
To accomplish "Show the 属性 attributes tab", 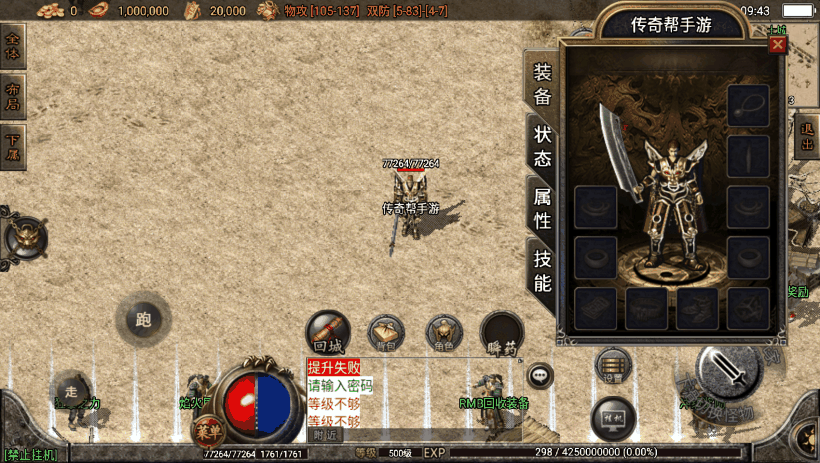I will [542, 208].
